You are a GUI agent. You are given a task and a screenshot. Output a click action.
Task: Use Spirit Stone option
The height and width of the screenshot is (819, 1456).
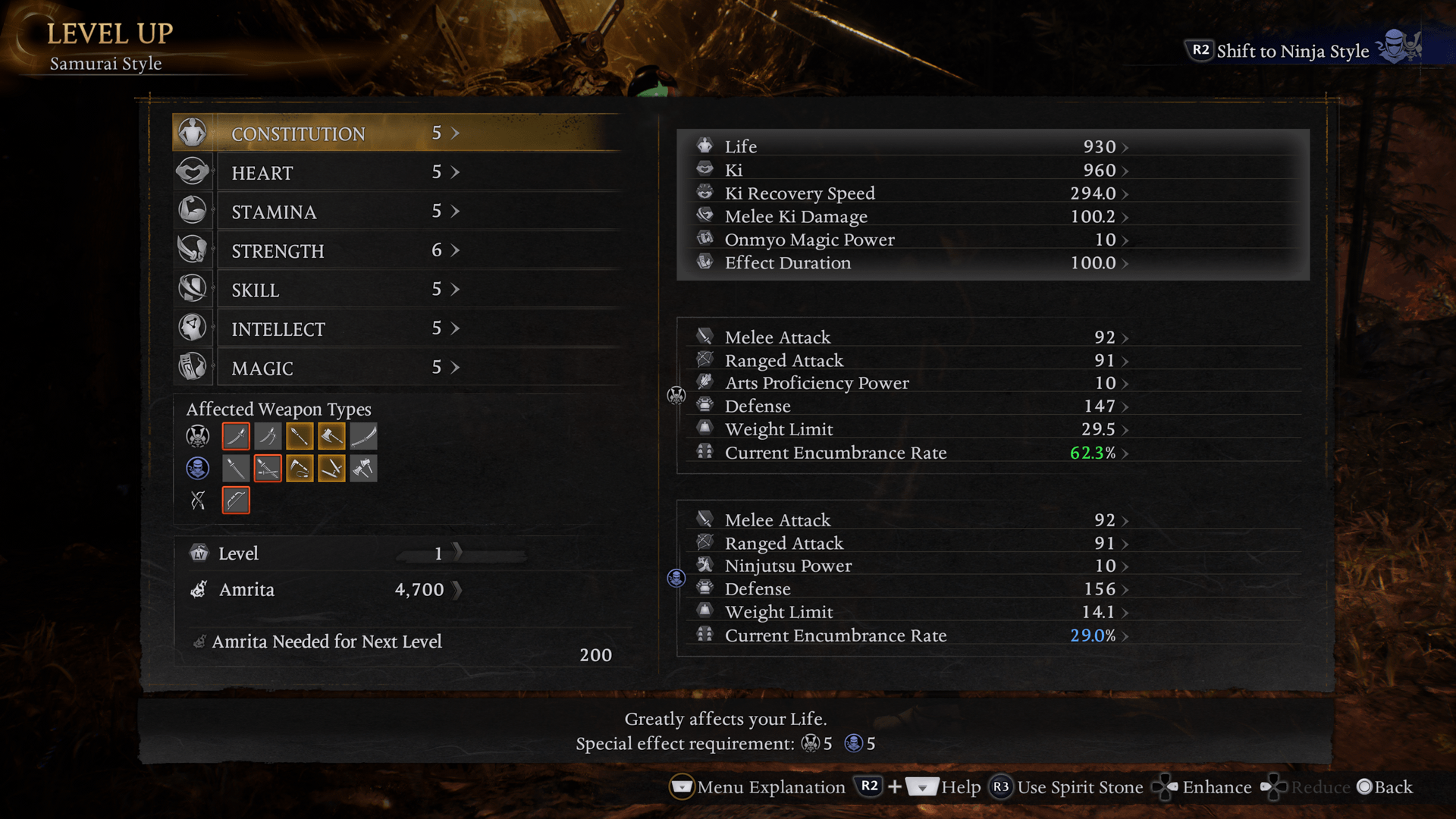1068,787
